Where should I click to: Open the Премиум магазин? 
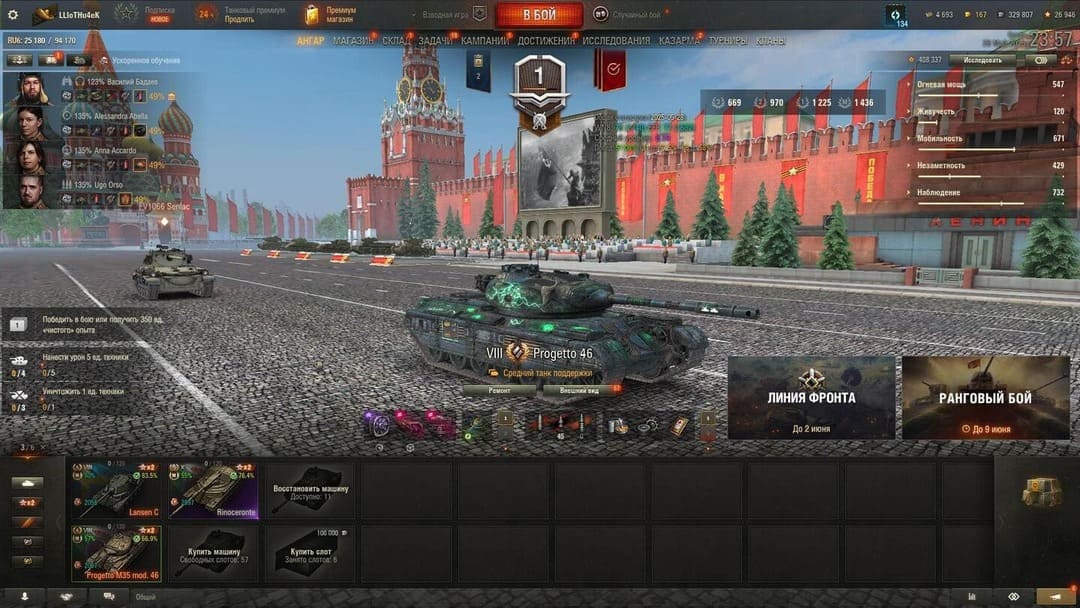332,15
